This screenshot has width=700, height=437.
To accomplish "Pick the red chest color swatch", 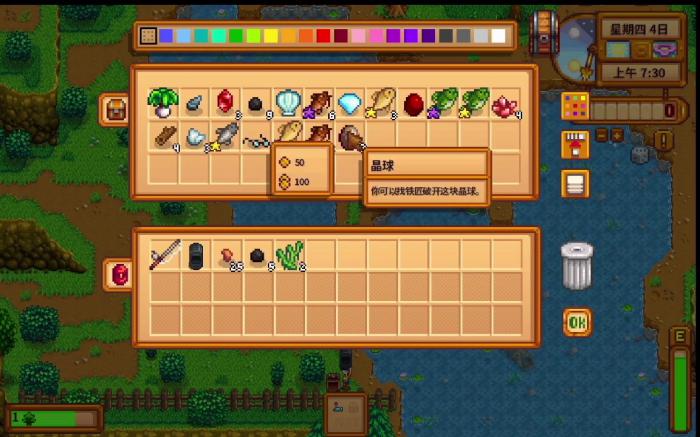I will [x=323, y=37].
